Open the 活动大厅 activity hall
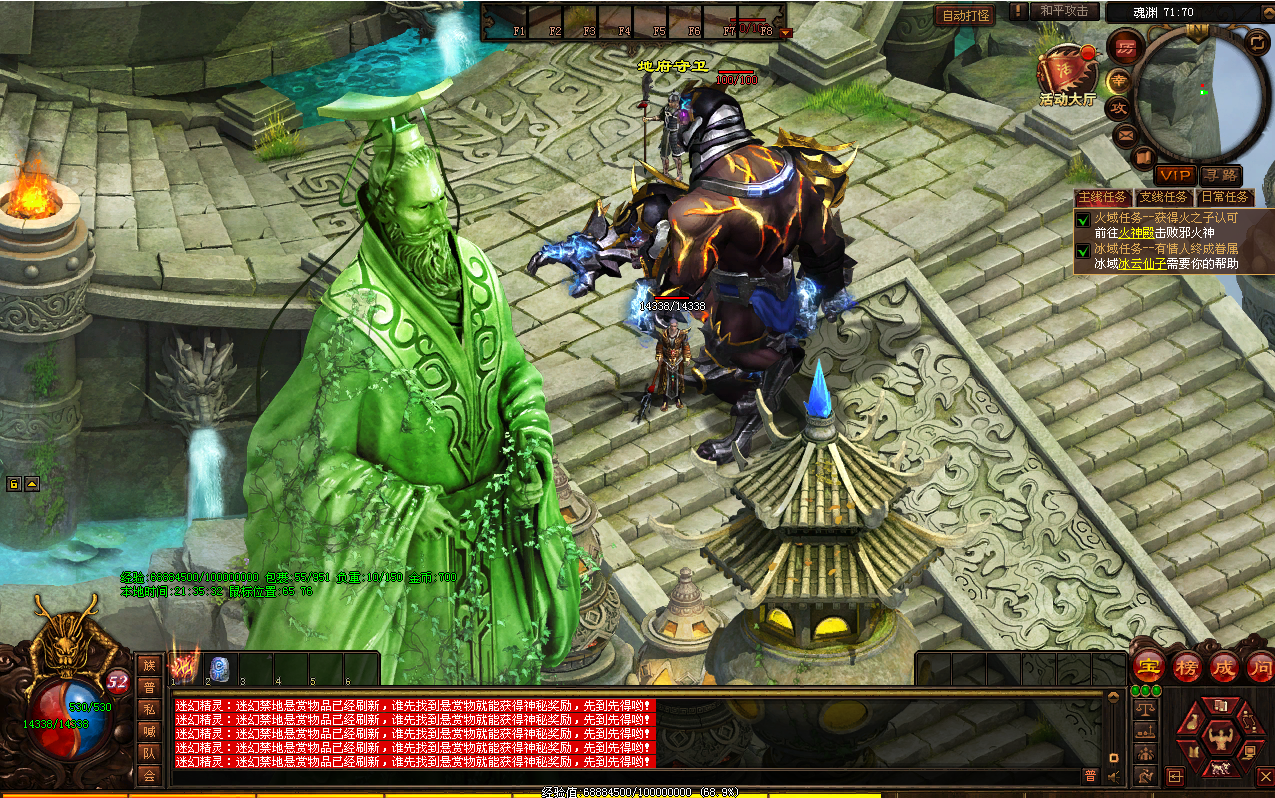Screen dimensions: 1275x798 pyautogui.click(x=1068, y=74)
